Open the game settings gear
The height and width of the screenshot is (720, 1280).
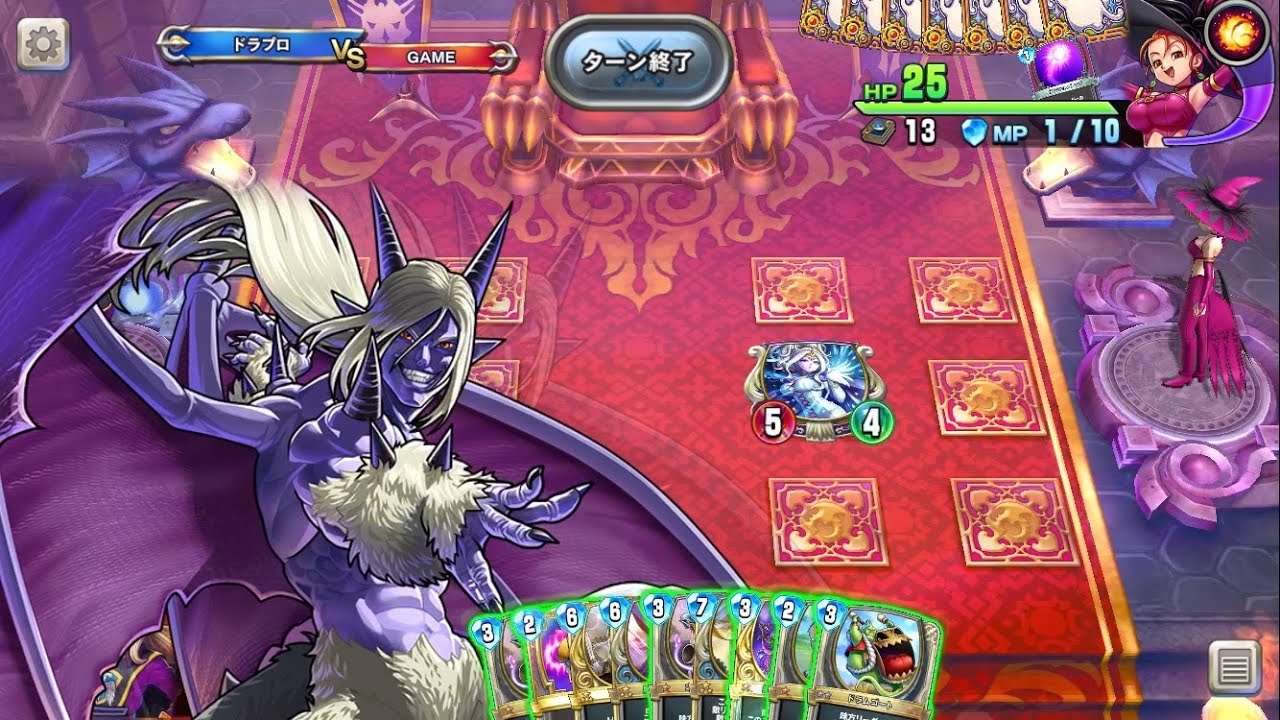coord(41,44)
